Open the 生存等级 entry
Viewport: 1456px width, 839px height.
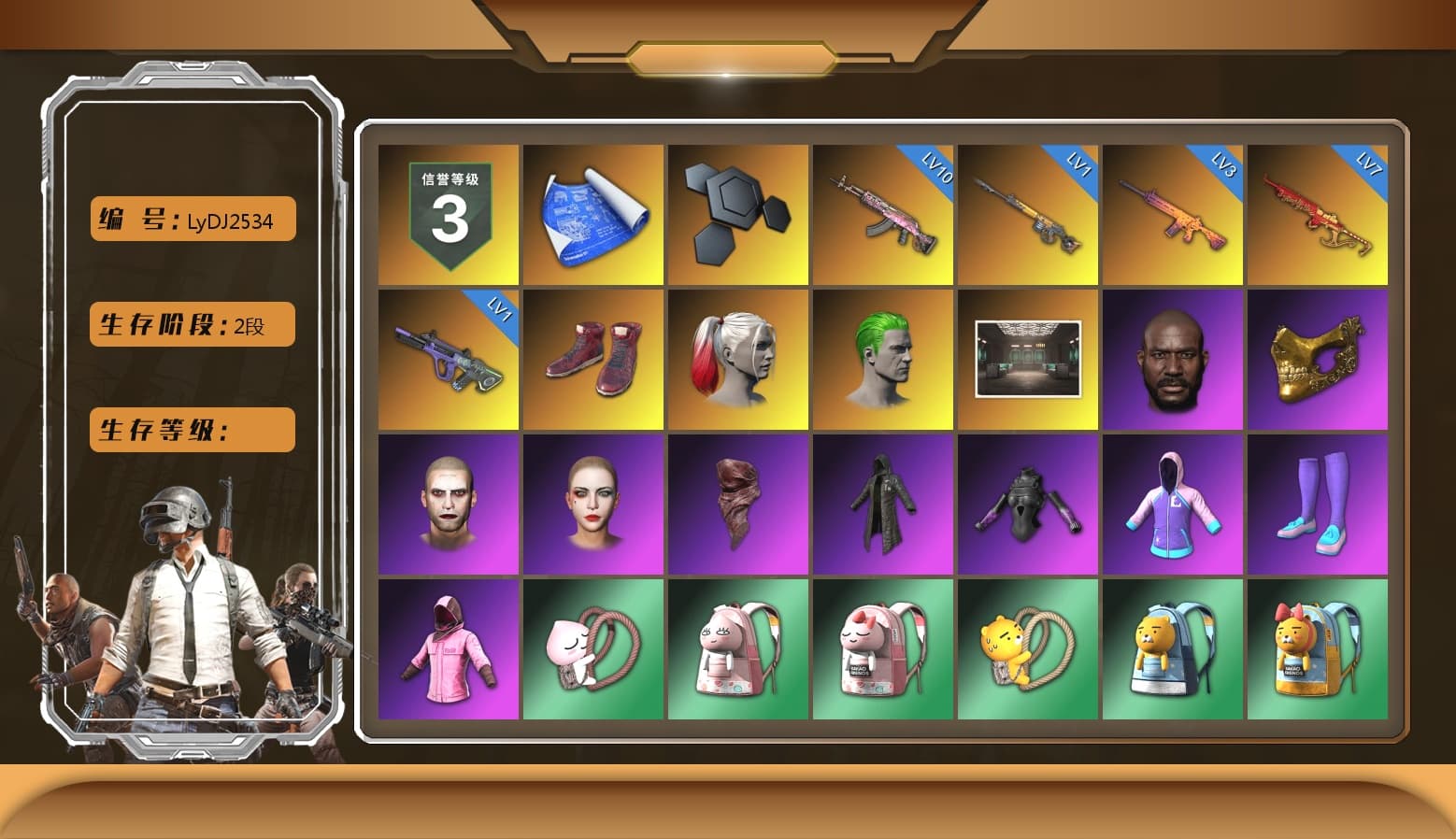click(192, 430)
